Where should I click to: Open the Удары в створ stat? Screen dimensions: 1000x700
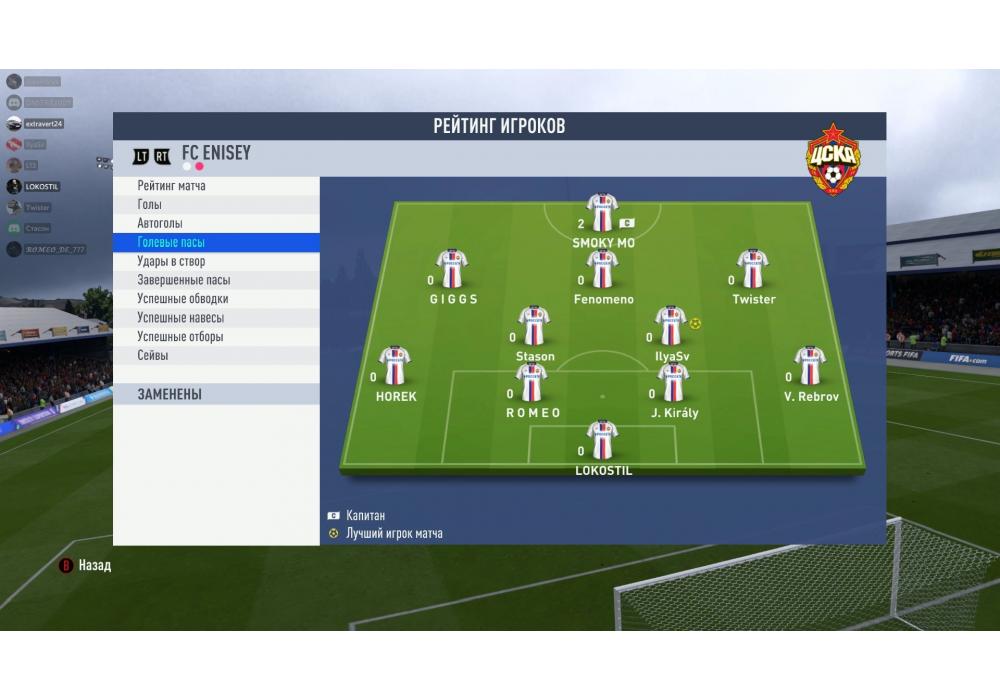click(x=171, y=262)
